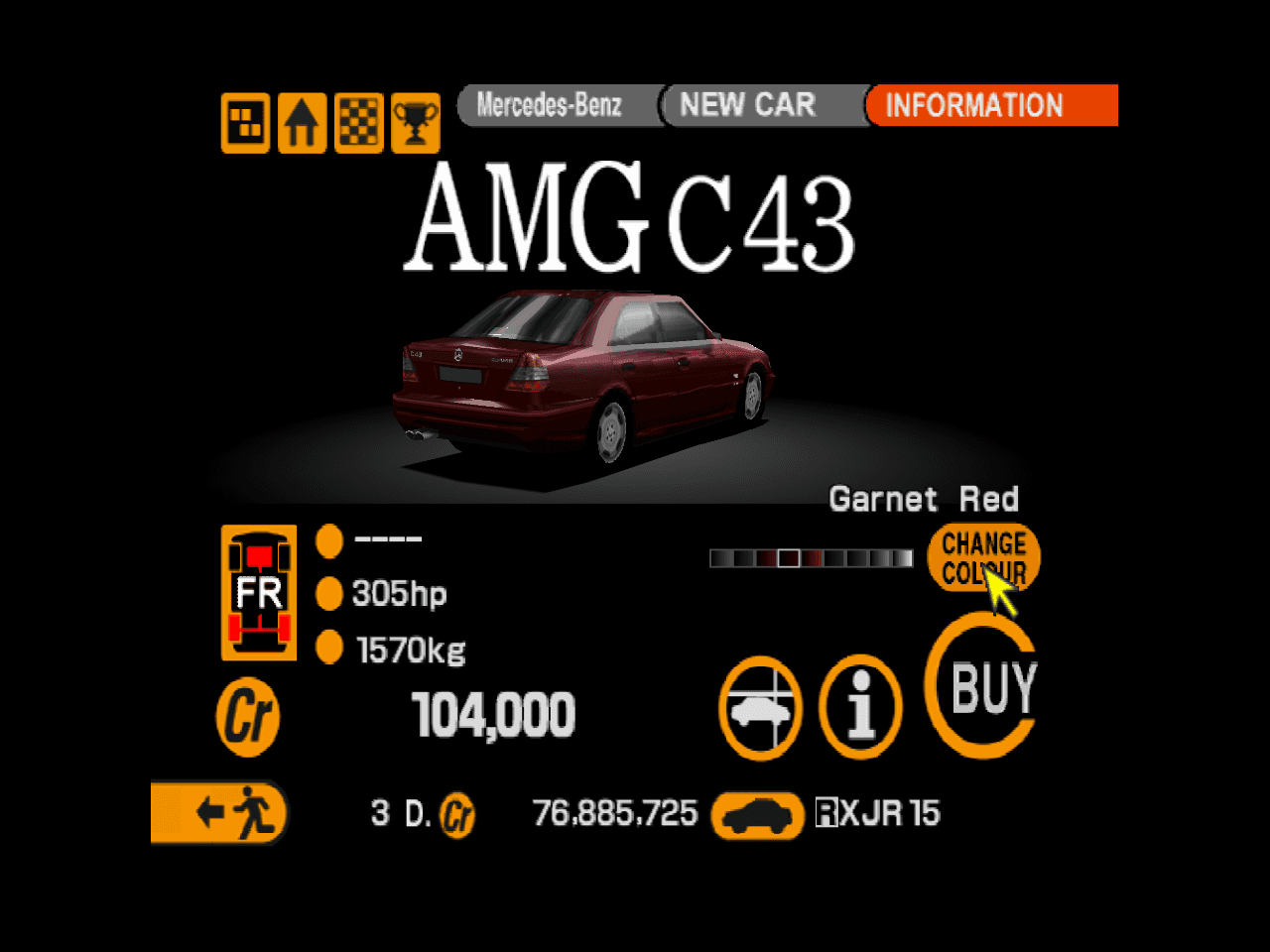Image resolution: width=1270 pixels, height=952 pixels.
Task: Click the car silhouette icon near credits
Action: point(757,813)
